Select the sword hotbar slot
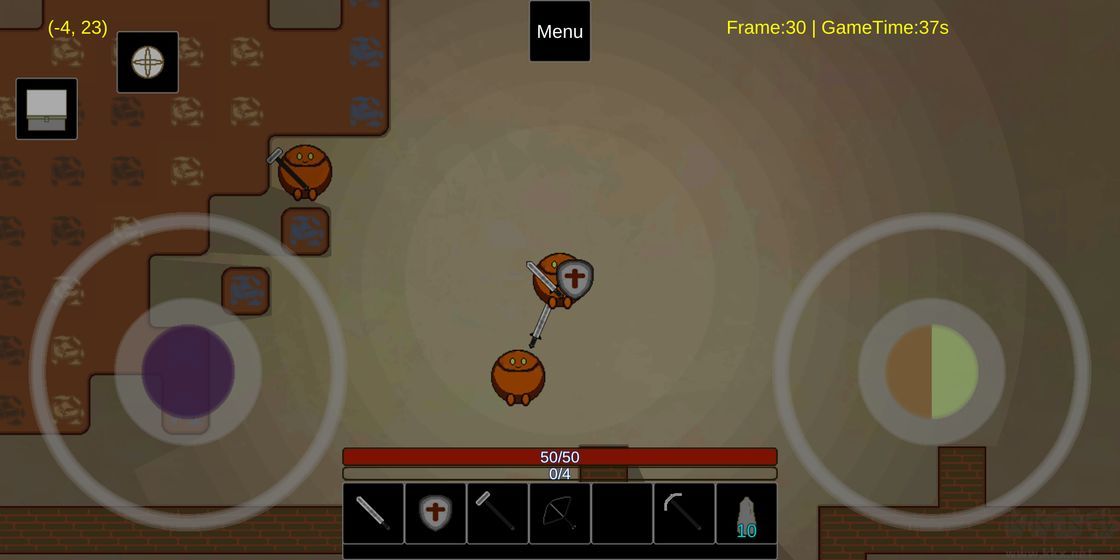The height and width of the screenshot is (560, 1120). tap(373, 513)
